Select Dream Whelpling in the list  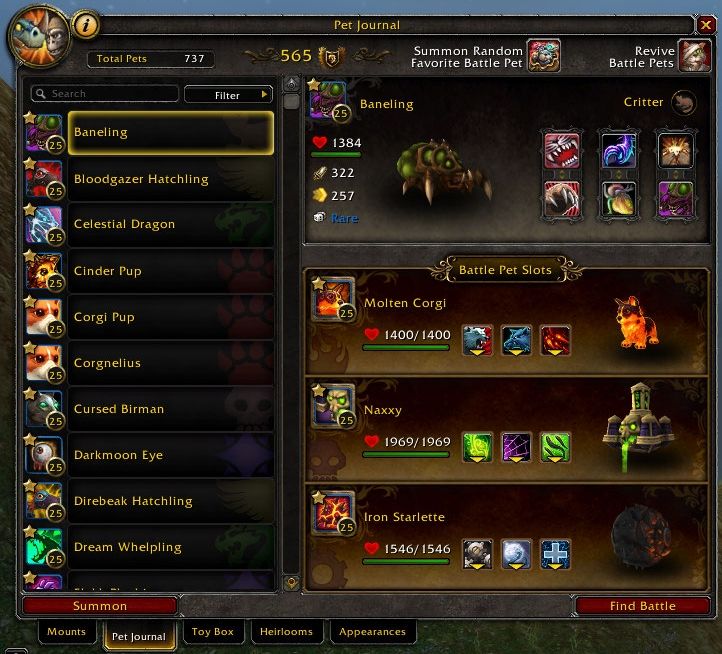170,547
